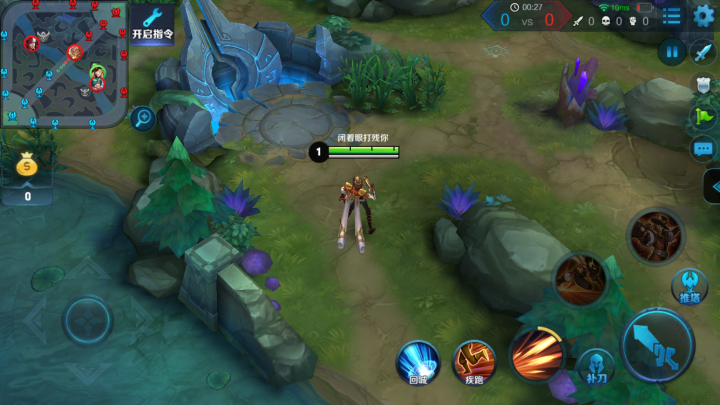Show the scoreboard list icon
720x405 pixels.
(671, 16)
